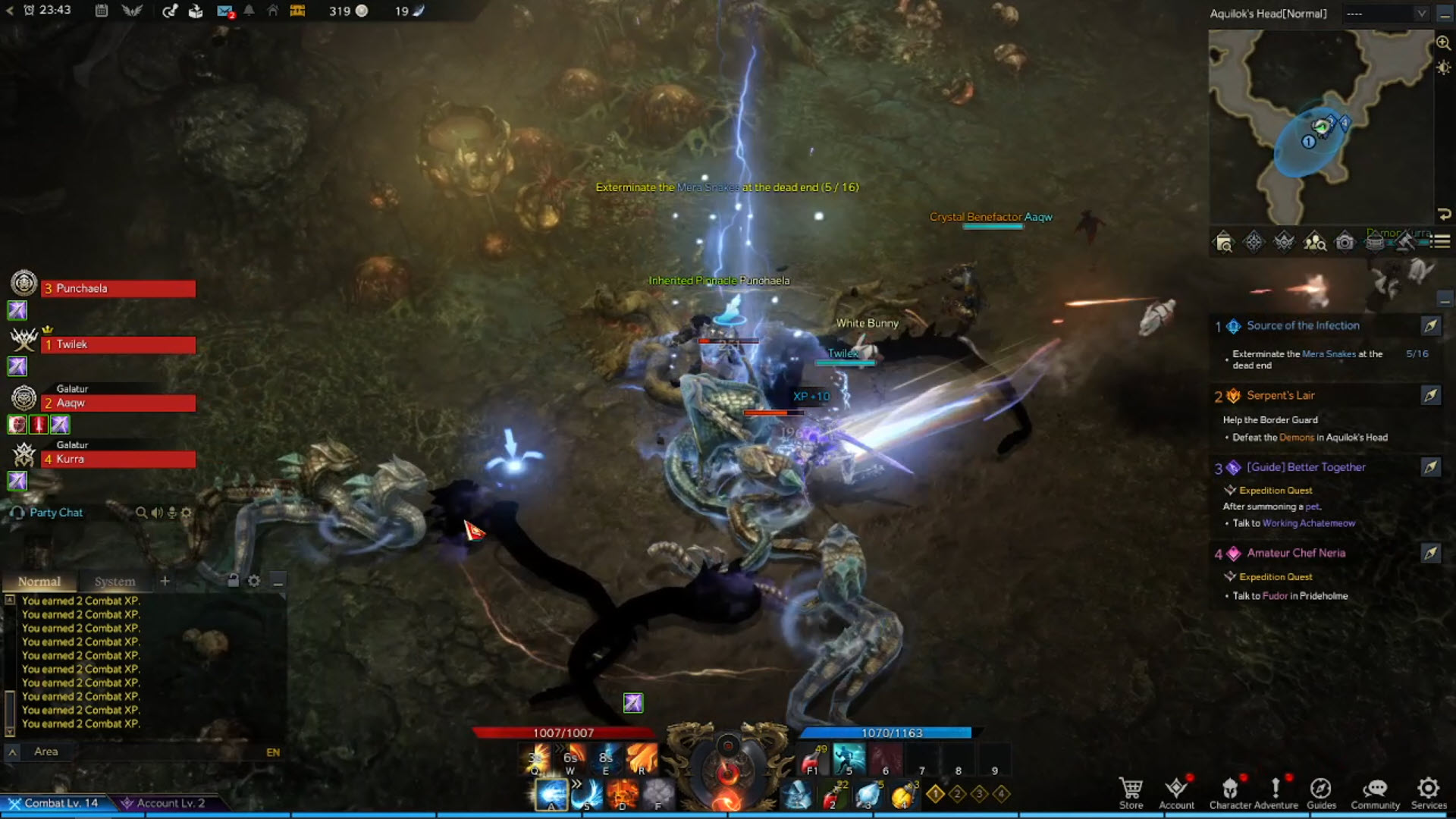1456x819 pixels.
Task: Select the Normal chat tab
Action: coord(39,582)
